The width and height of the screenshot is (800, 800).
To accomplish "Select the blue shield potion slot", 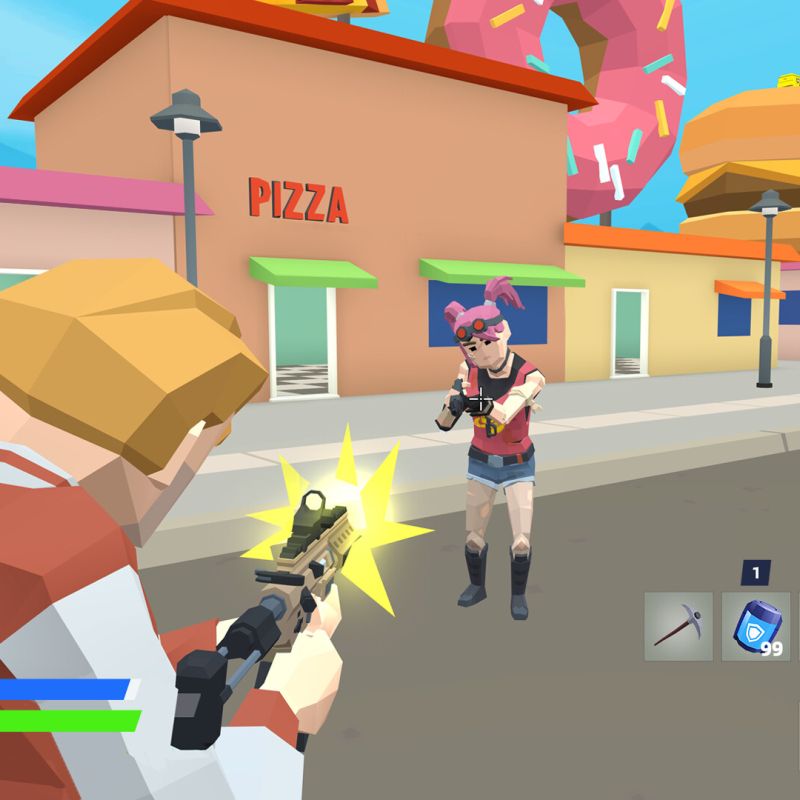I will pyautogui.click(x=755, y=627).
